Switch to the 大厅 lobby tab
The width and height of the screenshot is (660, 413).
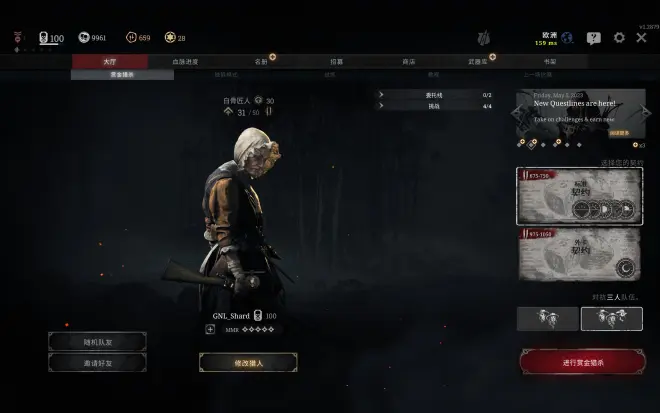tap(109, 61)
